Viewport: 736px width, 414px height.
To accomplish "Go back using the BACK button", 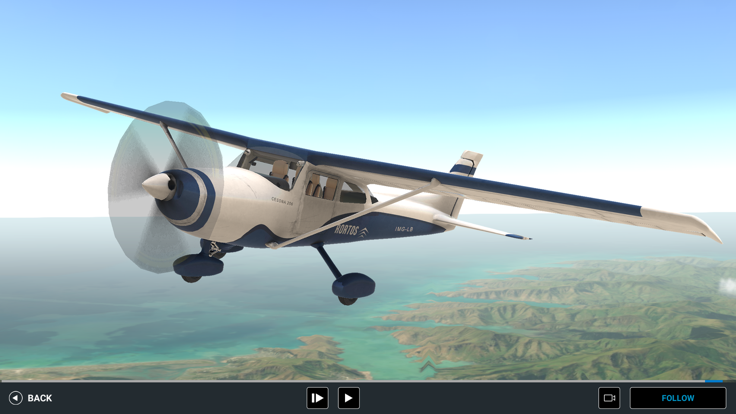I will pyautogui.click(x=30, y=398).
